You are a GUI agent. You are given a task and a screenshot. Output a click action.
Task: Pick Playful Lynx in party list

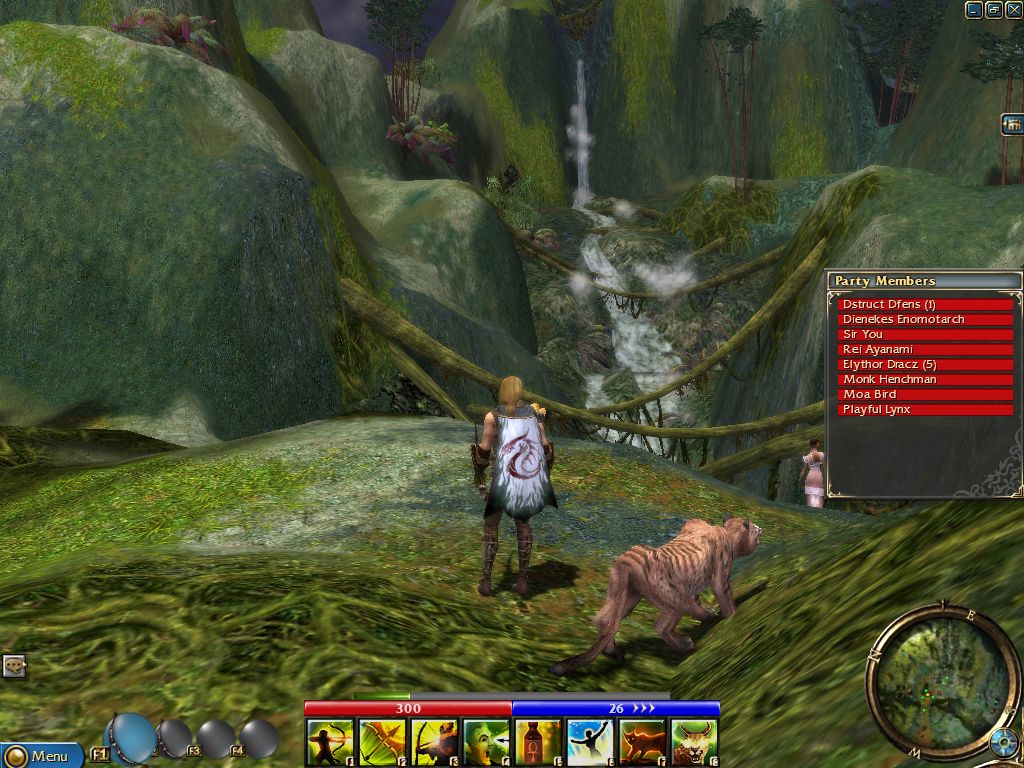[925, 409]
